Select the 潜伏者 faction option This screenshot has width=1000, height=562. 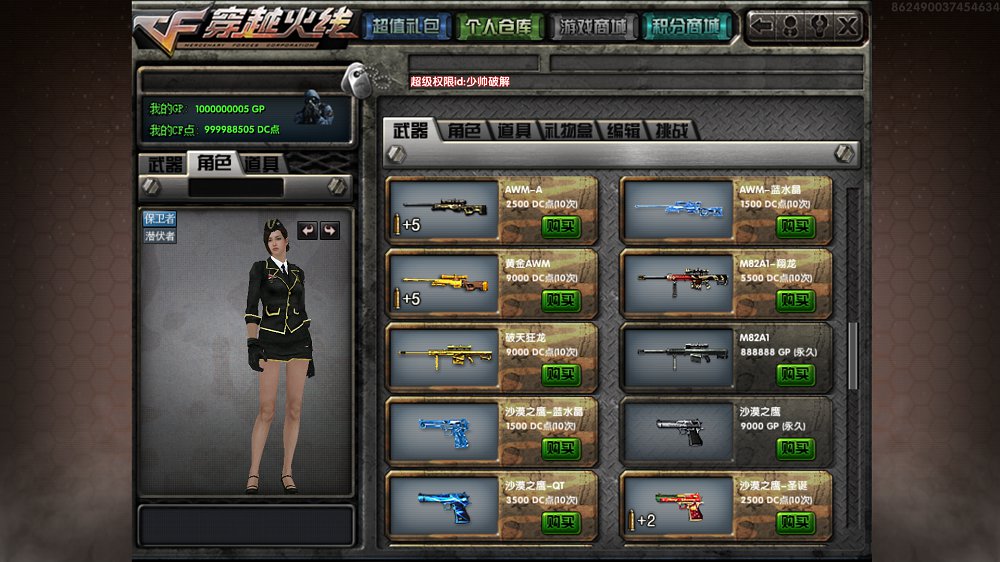[x=159, y=236]
